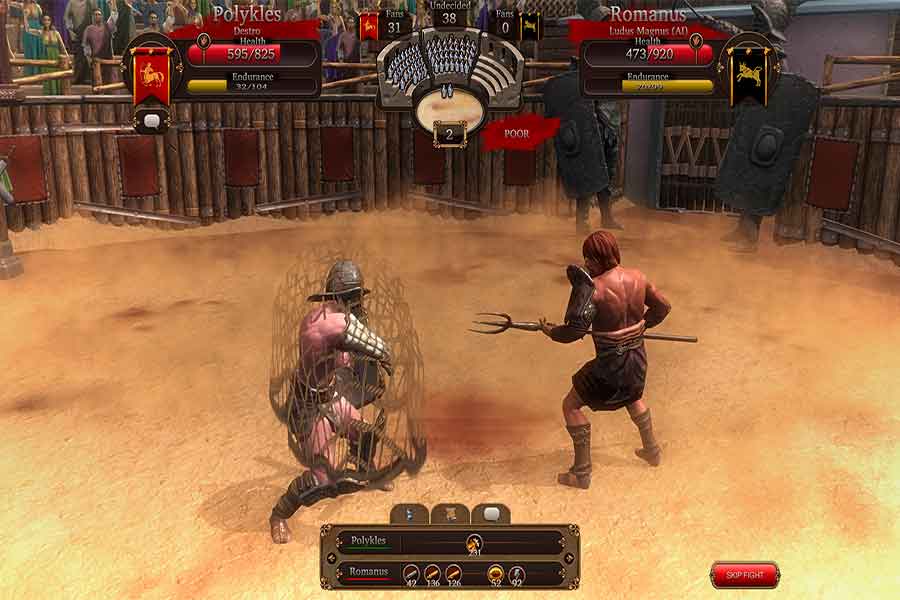Click the speech bubble button under the red banner
Viewport: 900px width, 600px height.
(151, 121)
